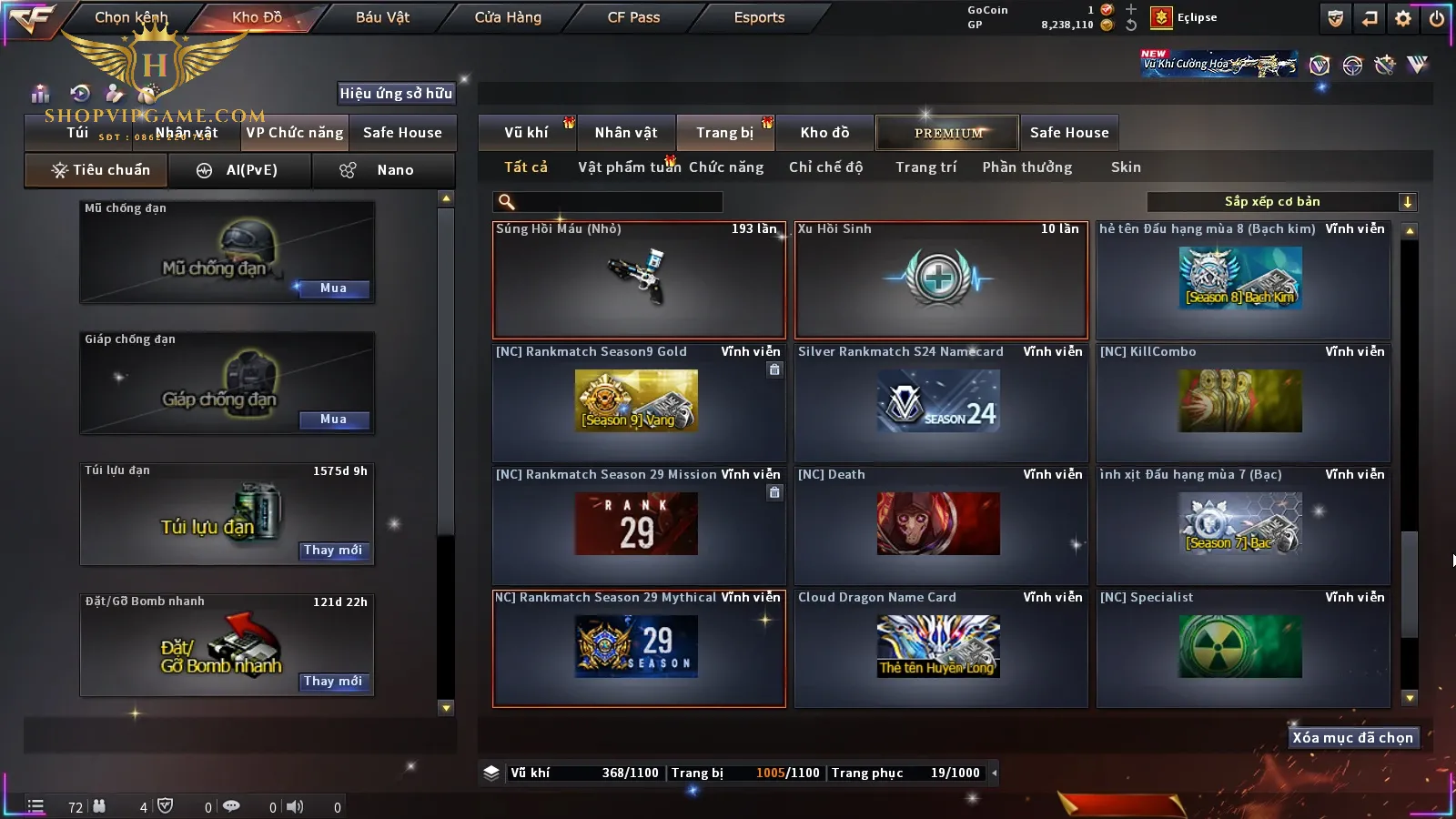Screen dimensions: 1456x819
Task: Click Xóa mục đã chọn button
Action: (x=1352, y=738)
